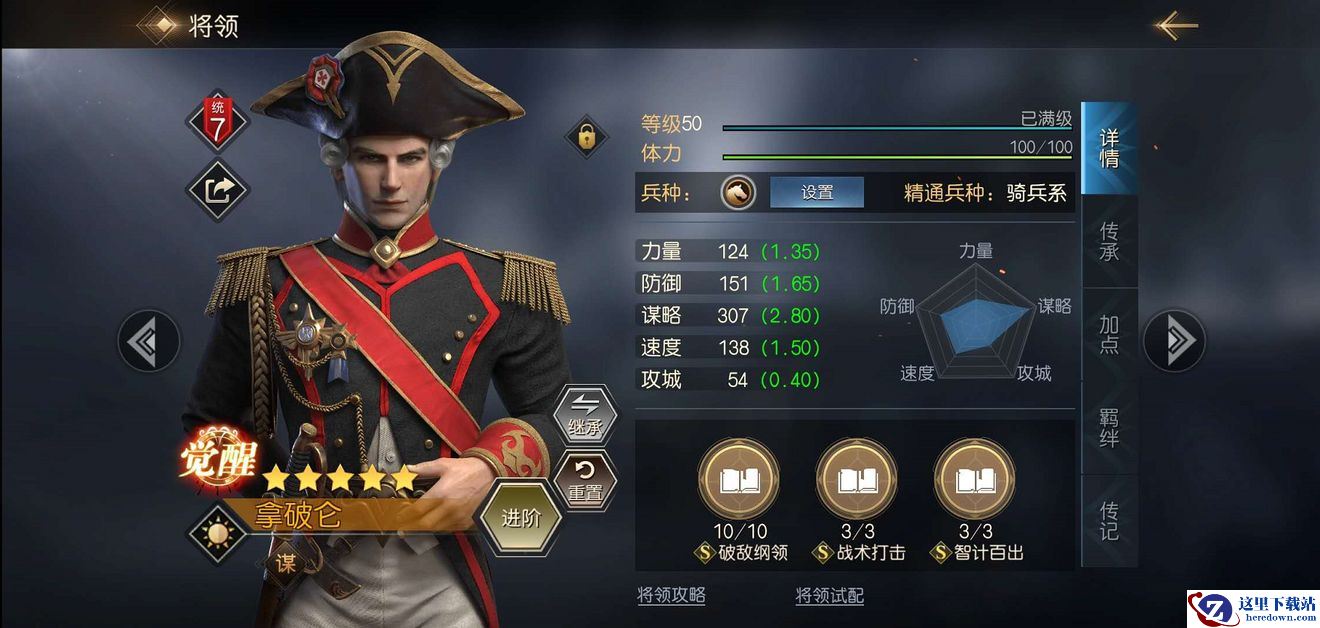Switch to the 详情 tab
The width and height of the screenshot is (1320, 628).
tap(1109, 148)
